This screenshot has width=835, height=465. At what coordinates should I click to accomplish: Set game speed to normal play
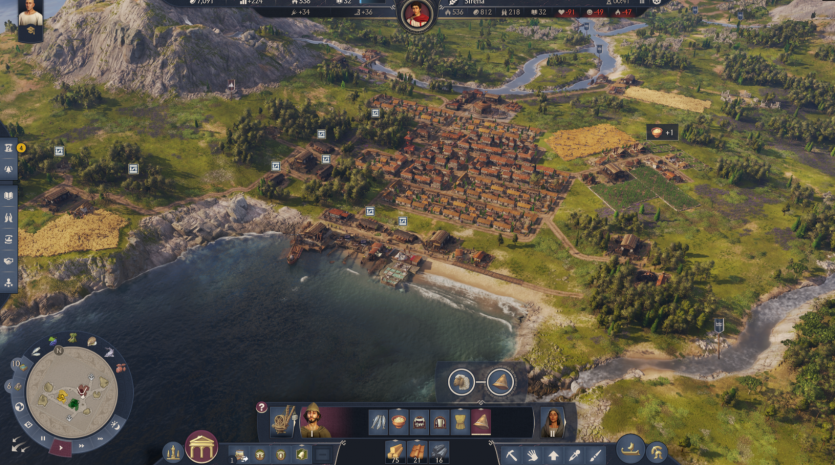61,446
